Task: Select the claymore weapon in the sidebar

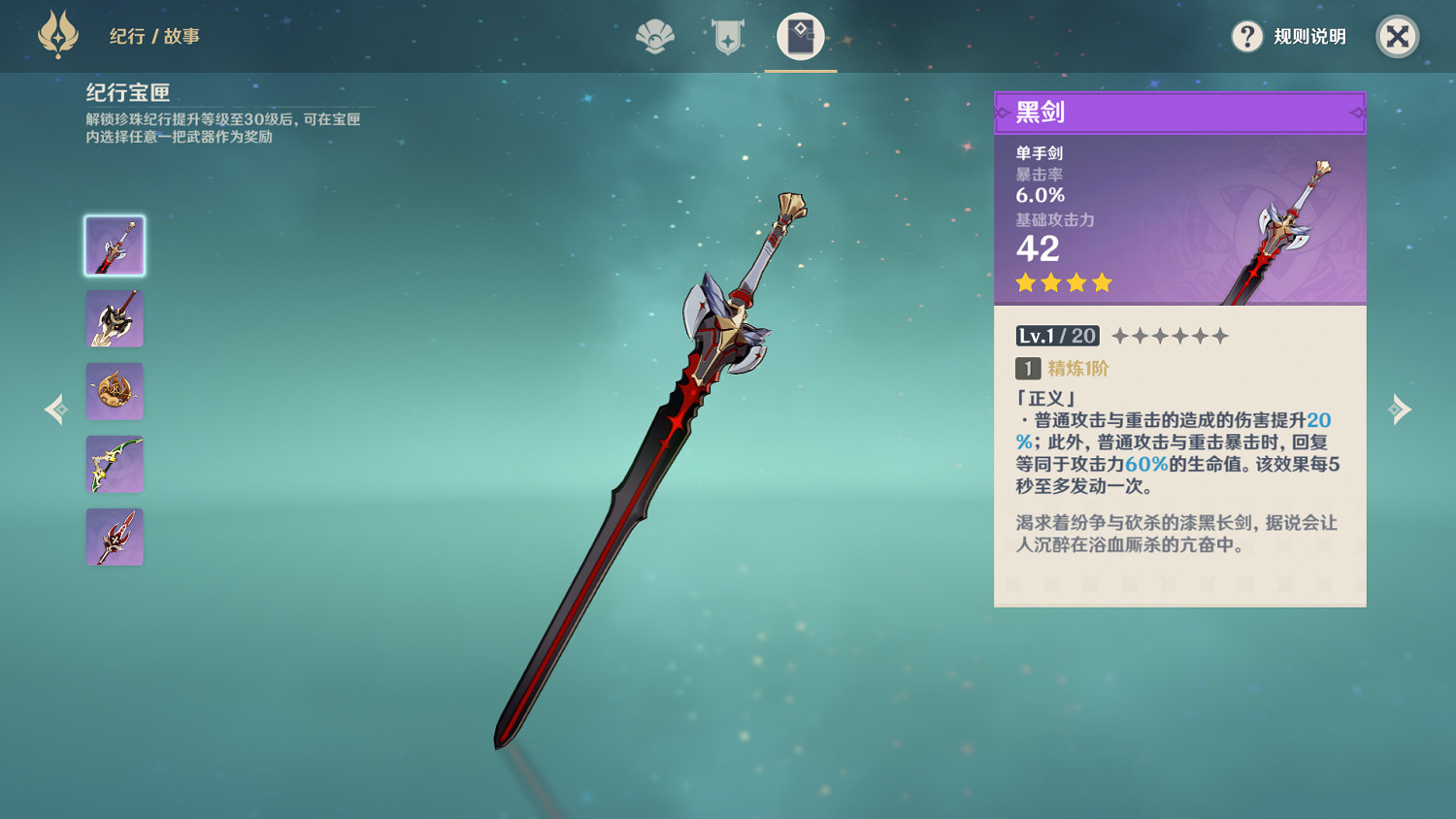Action: (115, 317)
